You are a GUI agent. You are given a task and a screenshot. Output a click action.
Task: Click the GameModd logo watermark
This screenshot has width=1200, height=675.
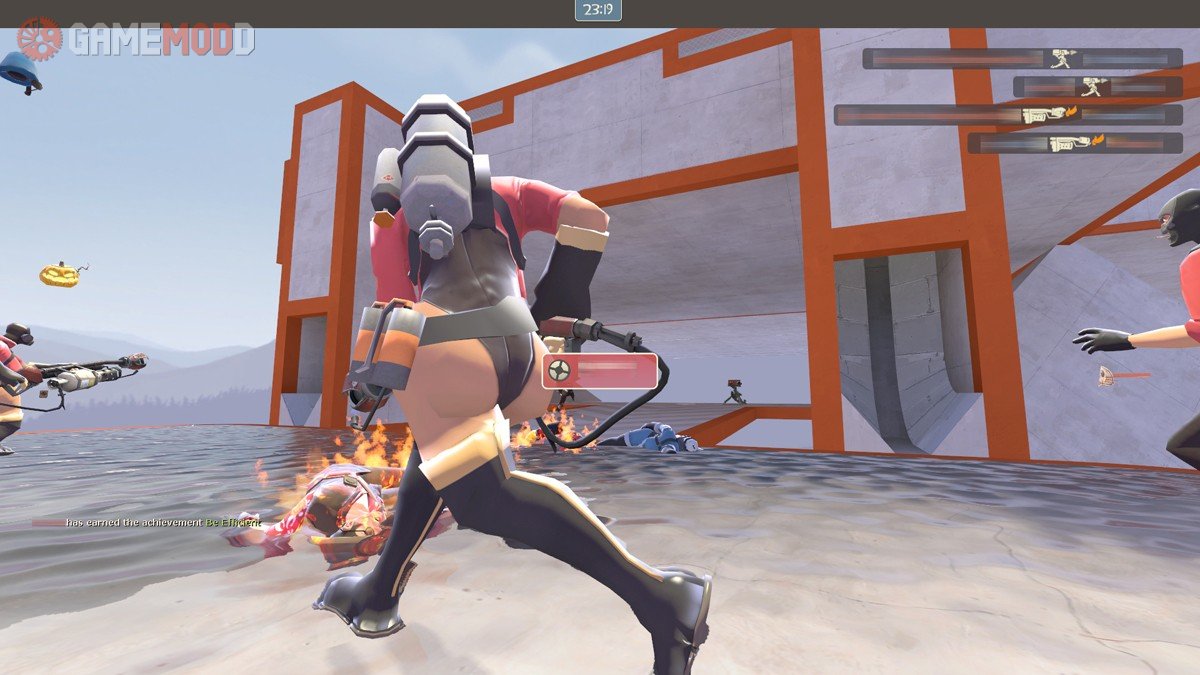136,40
